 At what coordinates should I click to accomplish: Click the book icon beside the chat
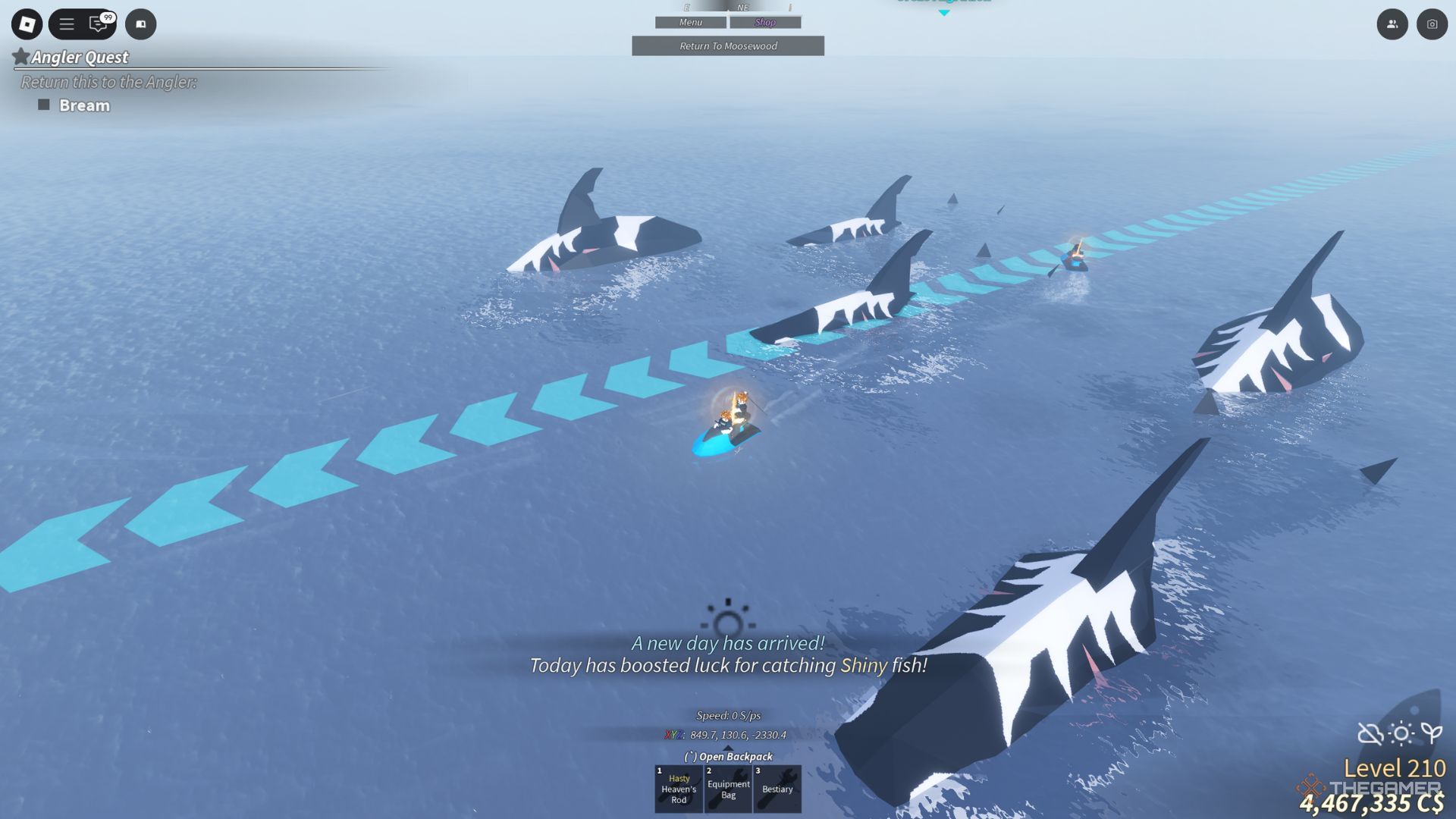pos(140,24)
